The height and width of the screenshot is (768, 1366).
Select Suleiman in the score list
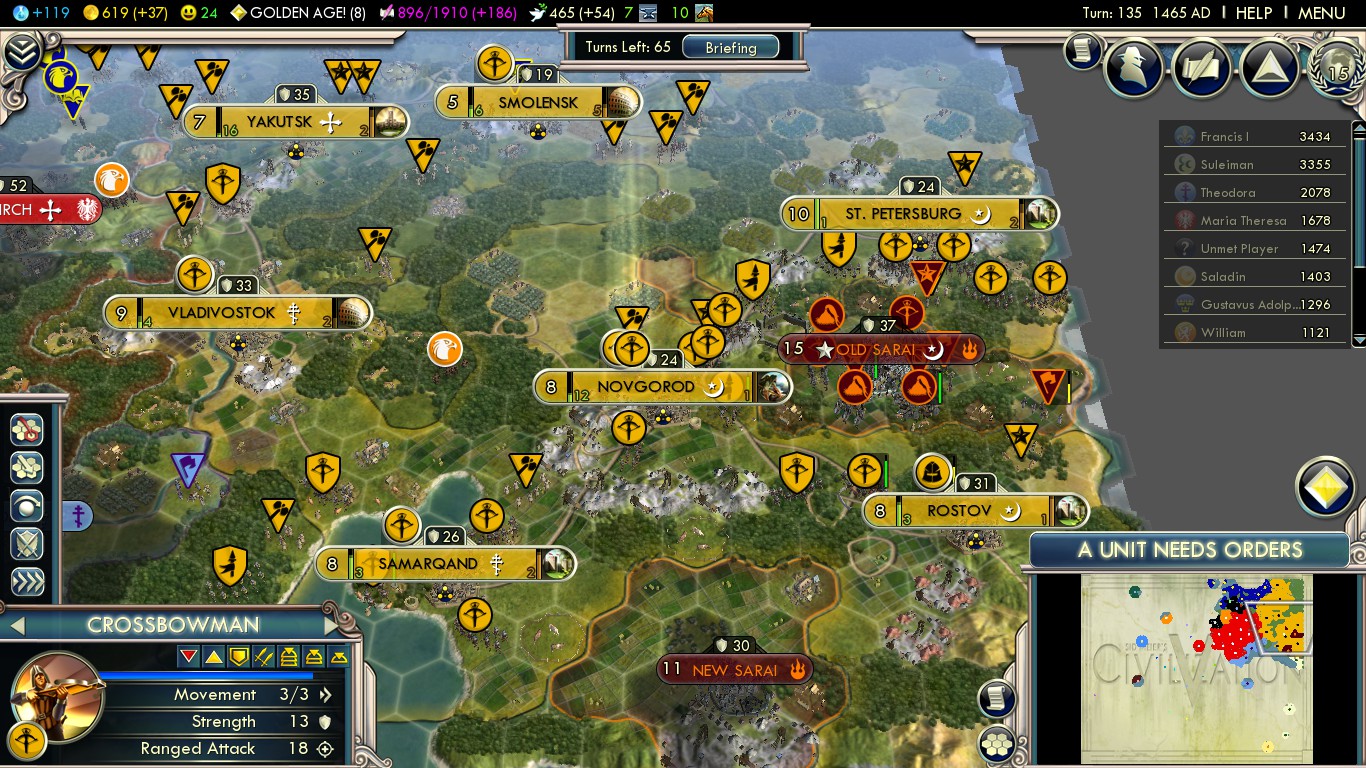[x=1227, y=165]
